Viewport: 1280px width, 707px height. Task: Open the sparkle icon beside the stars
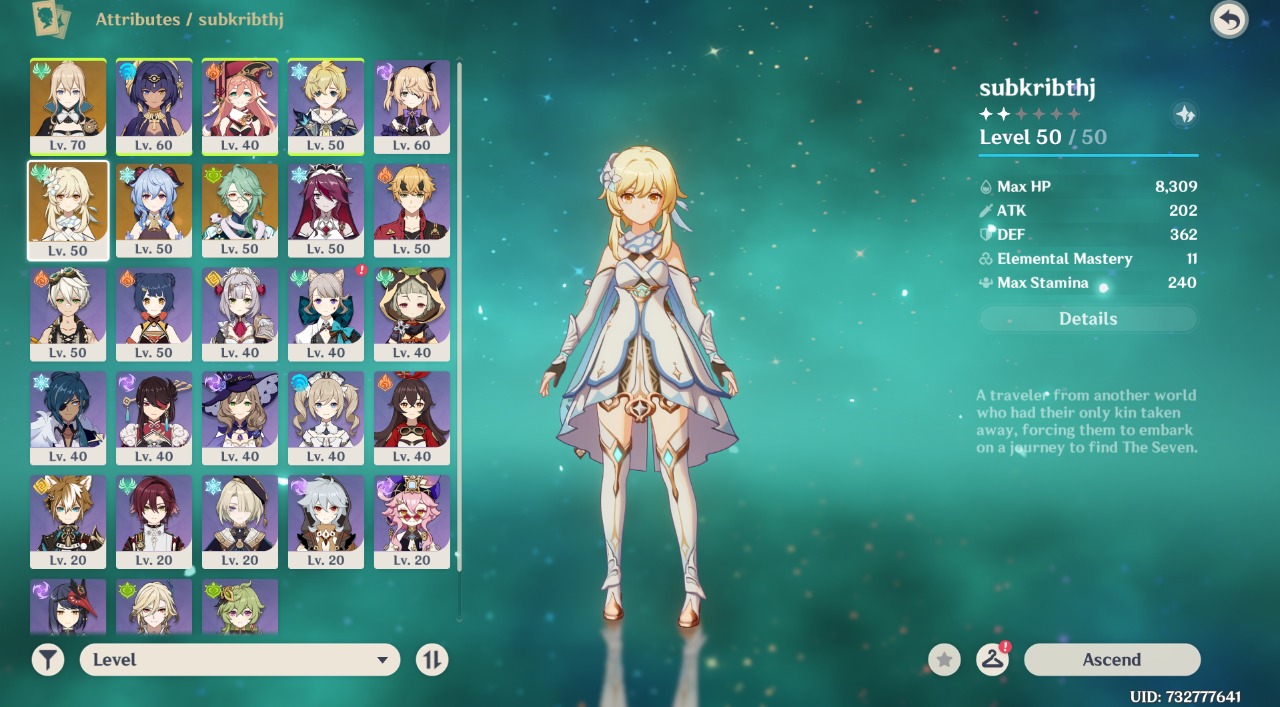click(1185, 115)
